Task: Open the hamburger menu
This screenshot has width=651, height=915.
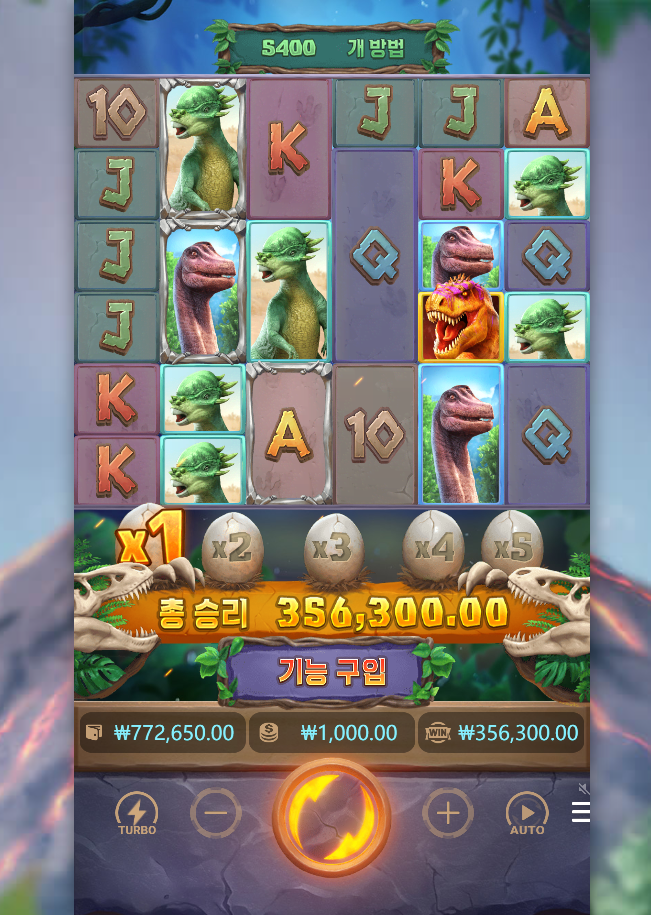Action: click(x=580, y=813)
